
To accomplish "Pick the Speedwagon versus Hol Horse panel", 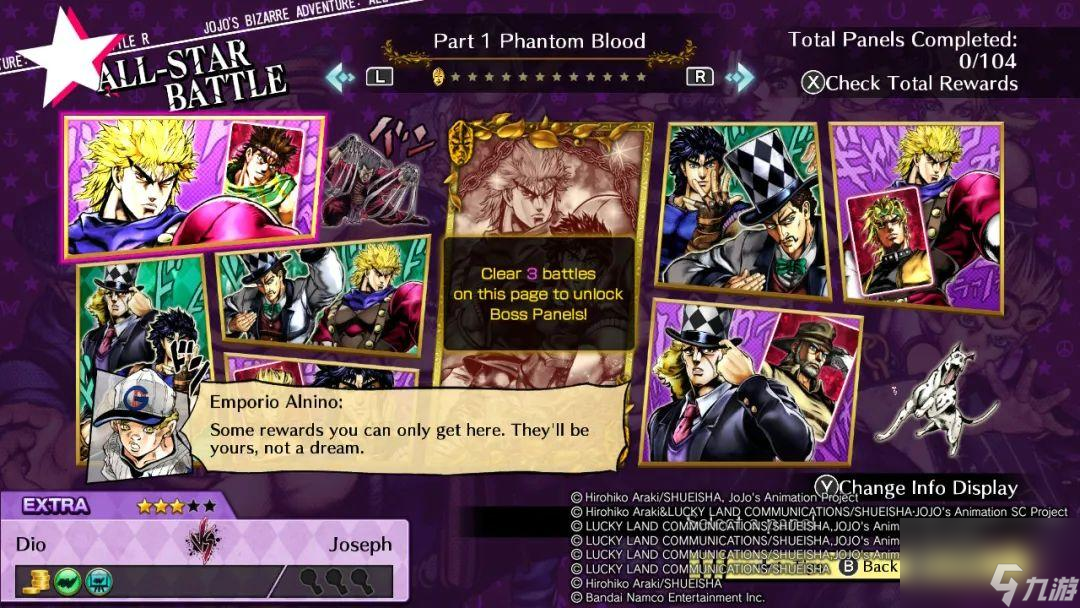I will point(752,385).
